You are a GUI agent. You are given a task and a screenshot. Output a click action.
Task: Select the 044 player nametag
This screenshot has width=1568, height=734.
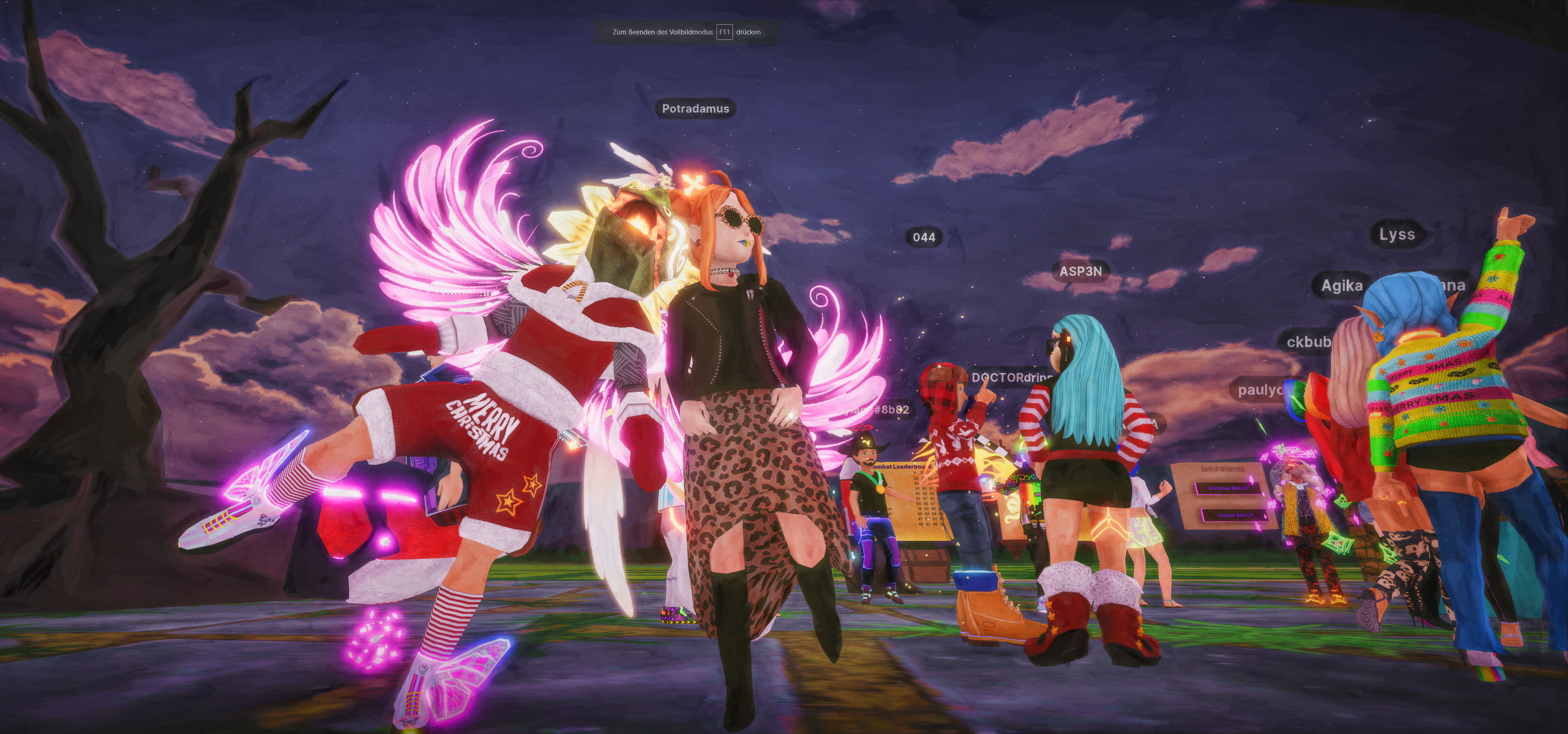coord(923,237)
